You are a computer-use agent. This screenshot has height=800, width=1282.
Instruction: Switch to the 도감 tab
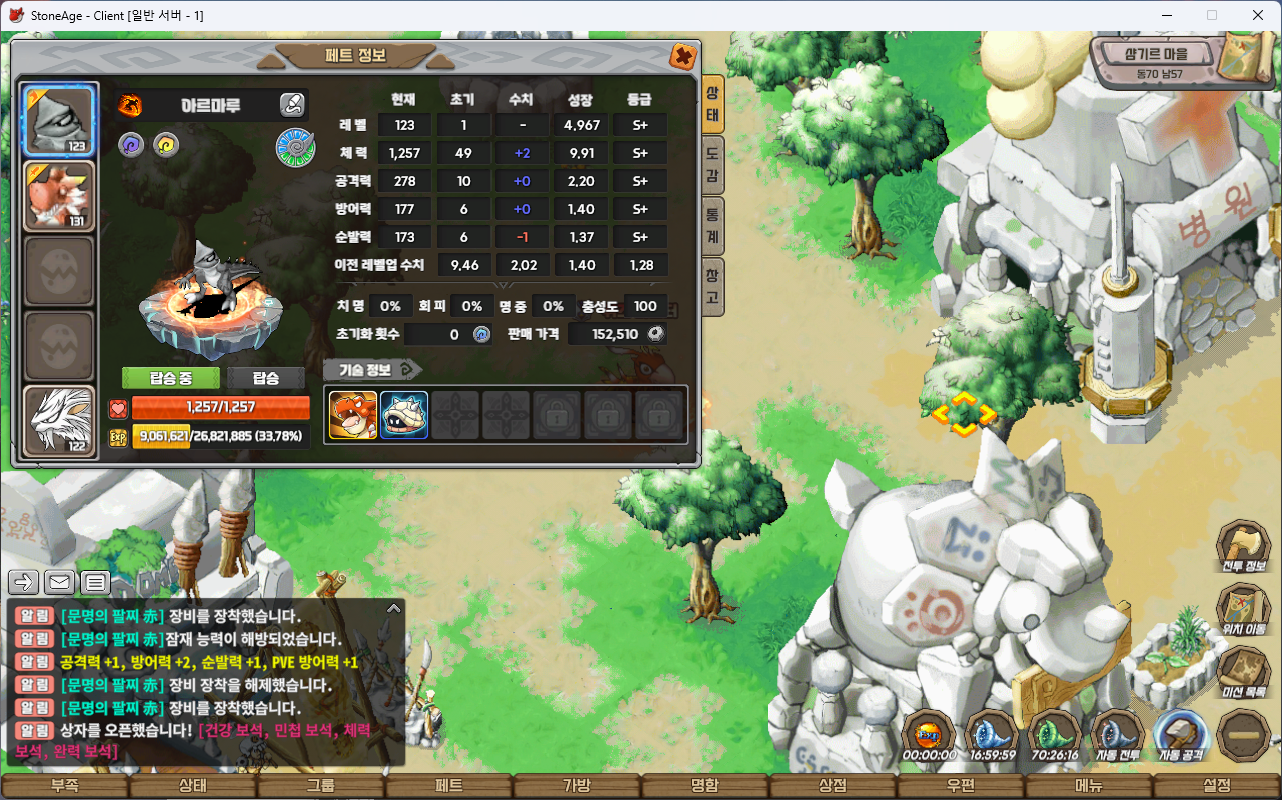(712, 167)
